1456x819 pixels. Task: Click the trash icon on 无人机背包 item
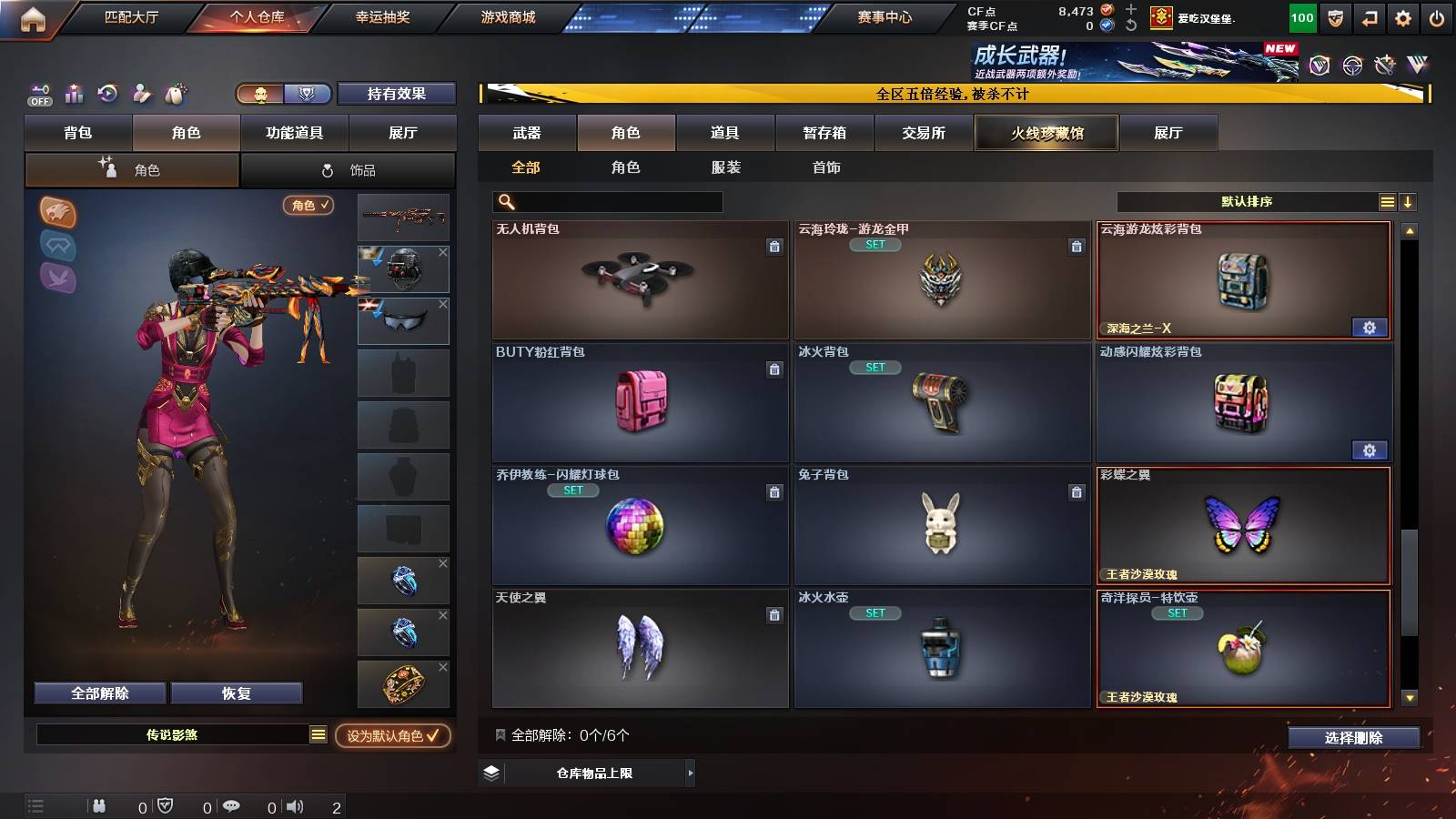(x=773, y=247)
